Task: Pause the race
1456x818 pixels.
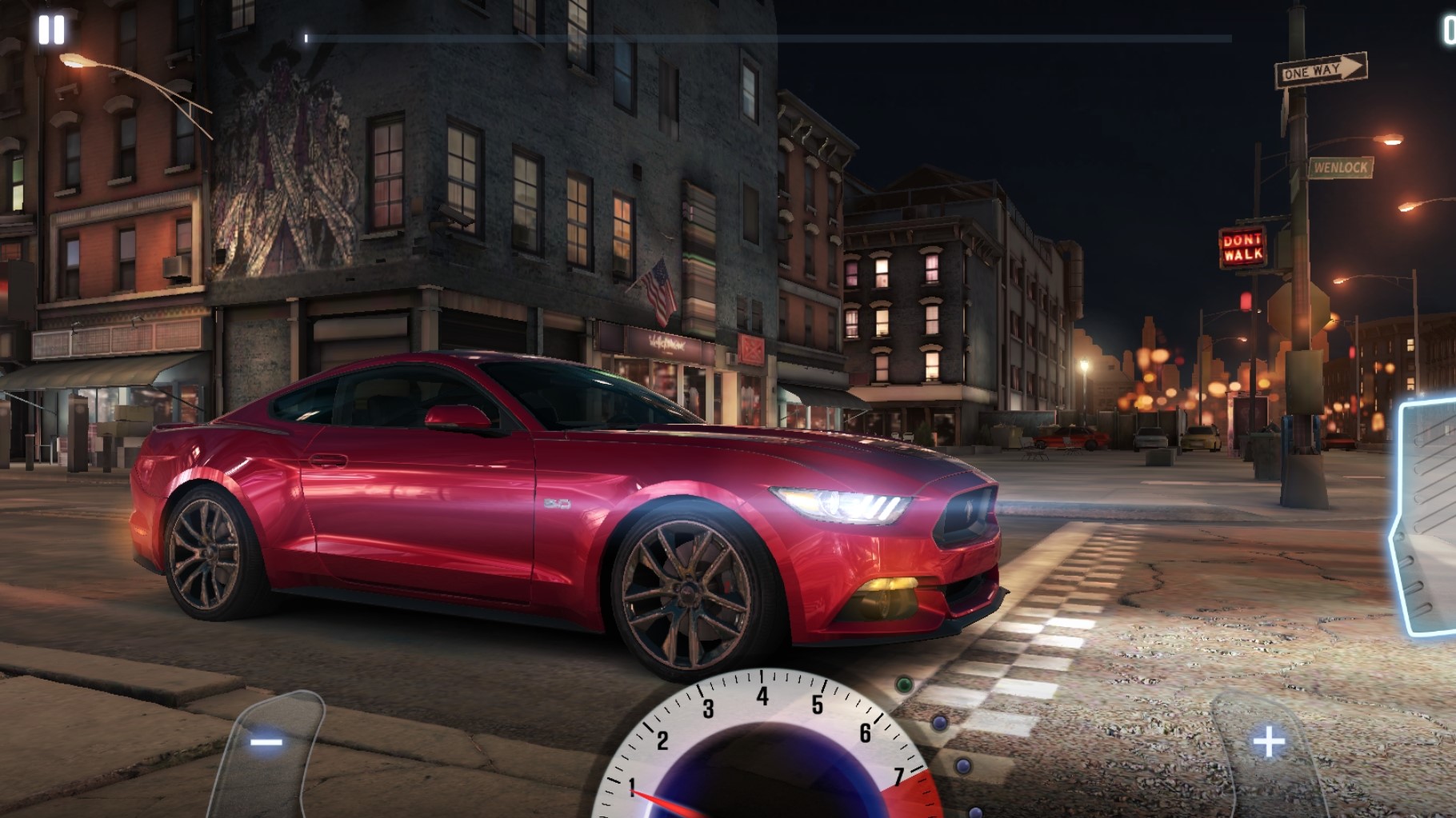Action: tap(51, 30)
